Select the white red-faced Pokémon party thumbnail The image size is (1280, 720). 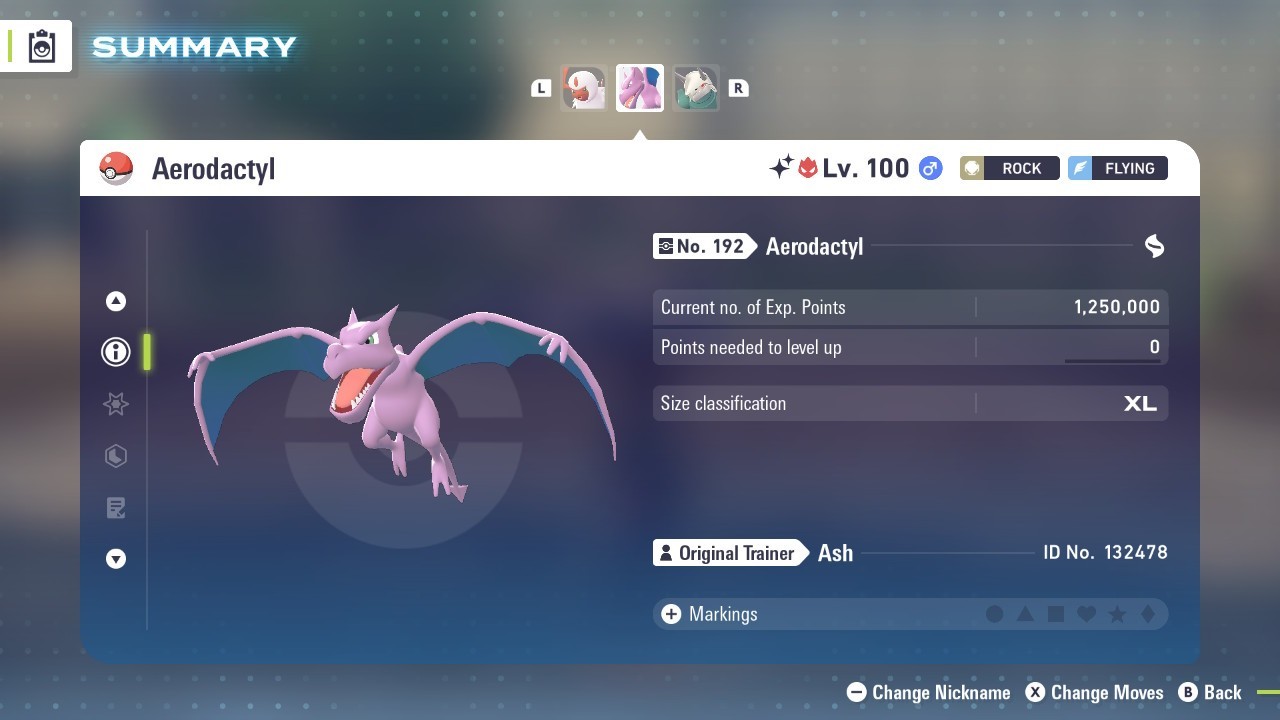point(584,88)
